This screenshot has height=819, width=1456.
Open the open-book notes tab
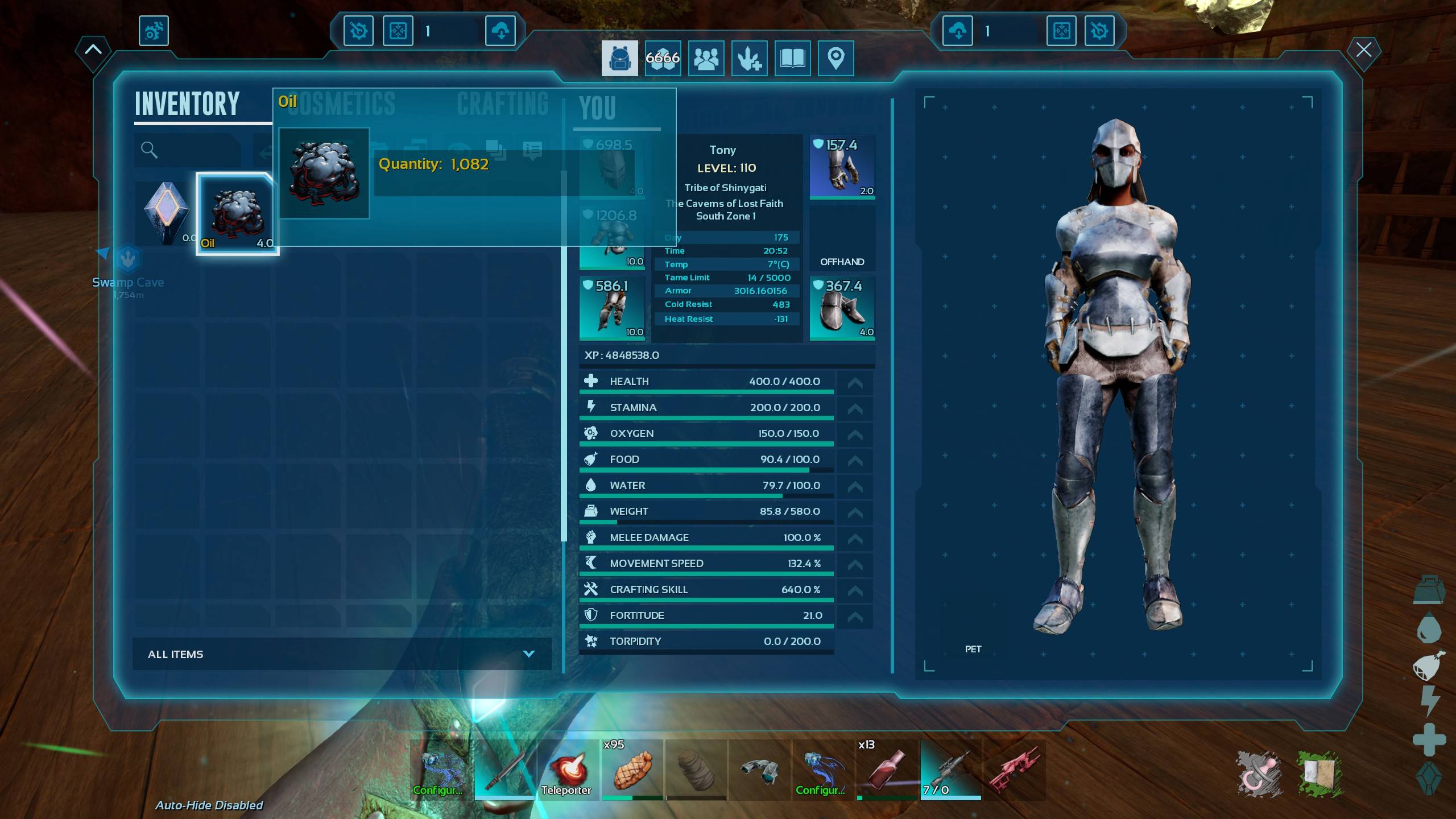792,58
